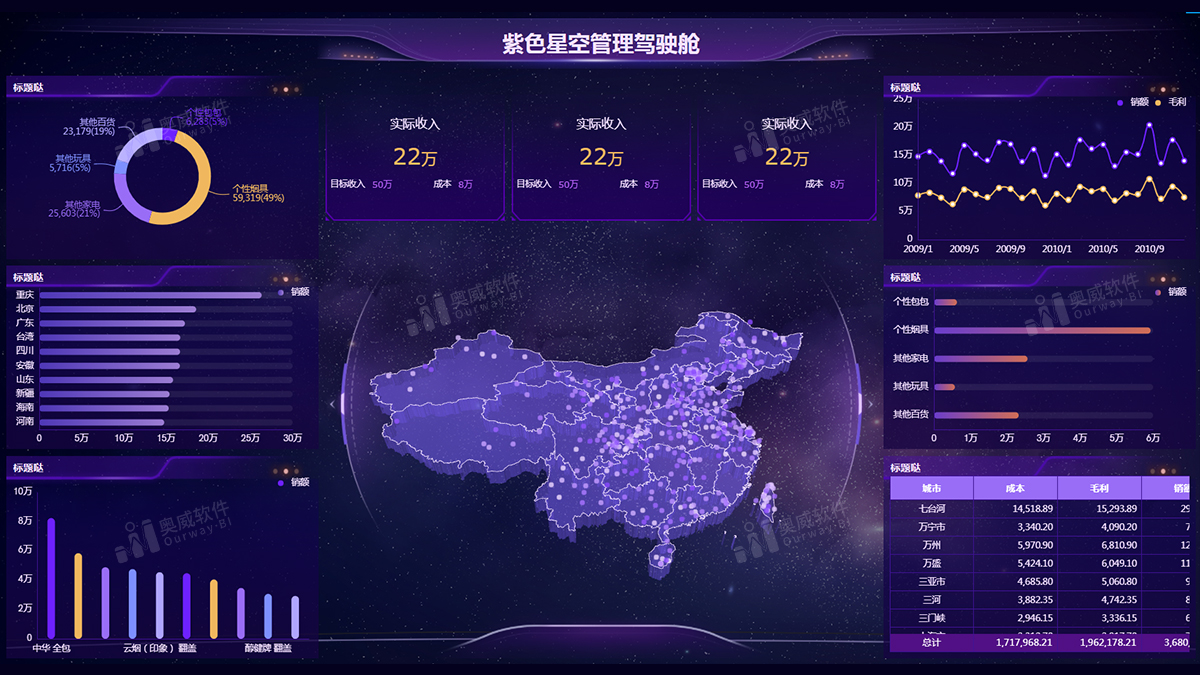Toggle the 销额 legend on the province bar chart

tap(294, 292)
